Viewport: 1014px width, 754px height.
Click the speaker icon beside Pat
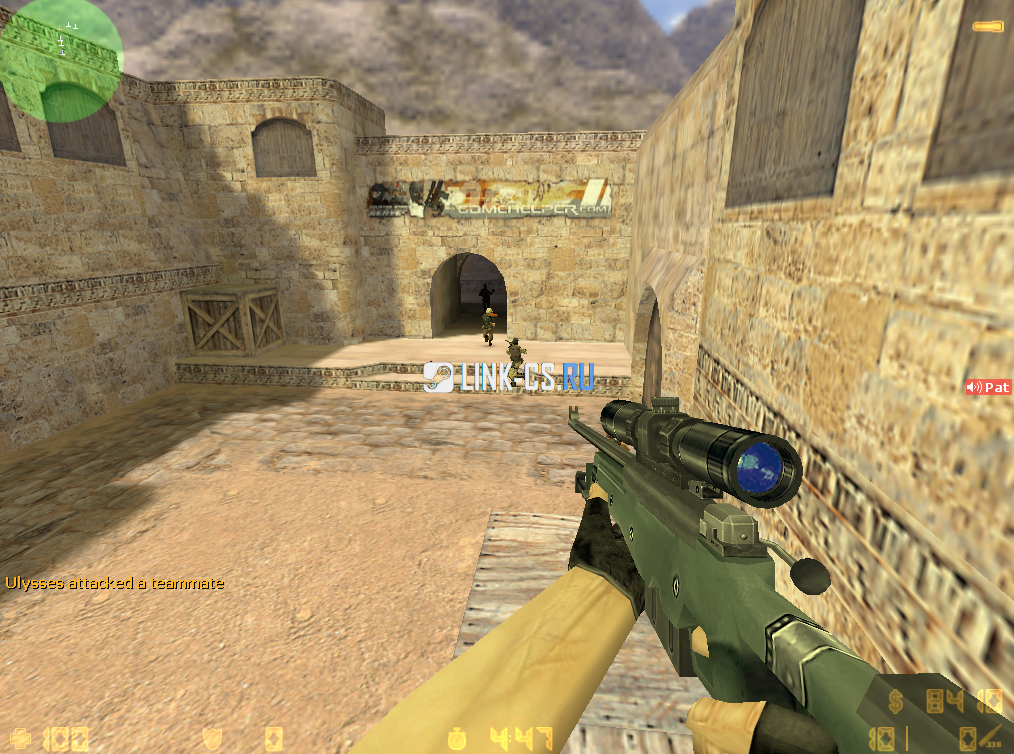coord(974,387)
